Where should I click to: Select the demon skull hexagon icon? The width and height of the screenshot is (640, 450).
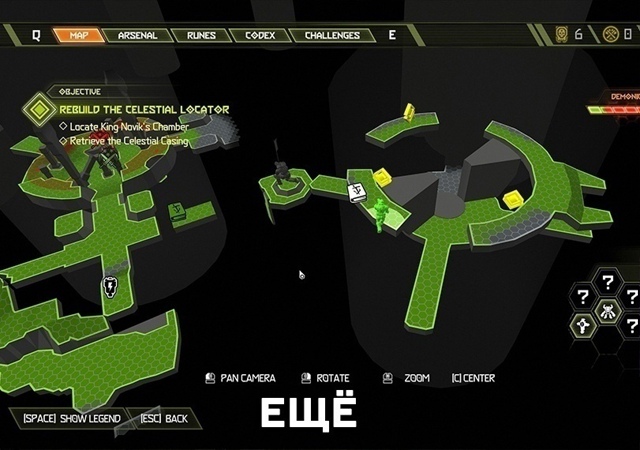pos(608,310)
